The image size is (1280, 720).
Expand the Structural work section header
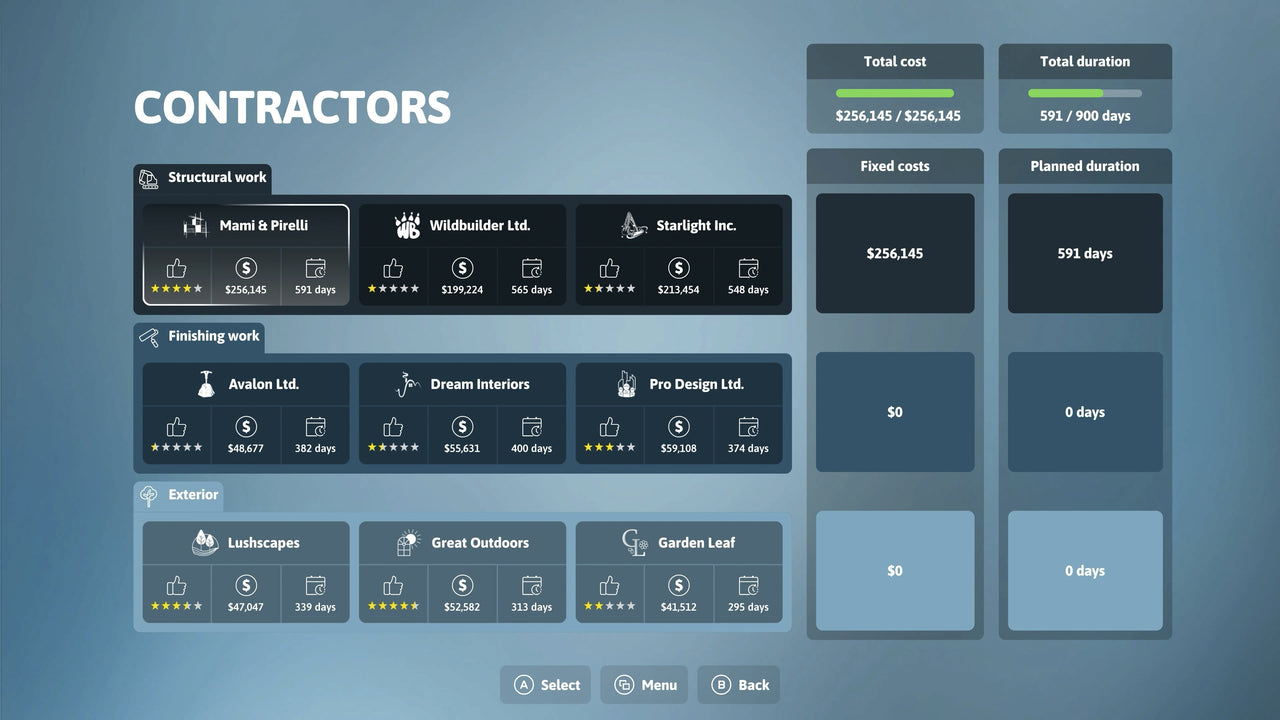[x=203, y=177]
